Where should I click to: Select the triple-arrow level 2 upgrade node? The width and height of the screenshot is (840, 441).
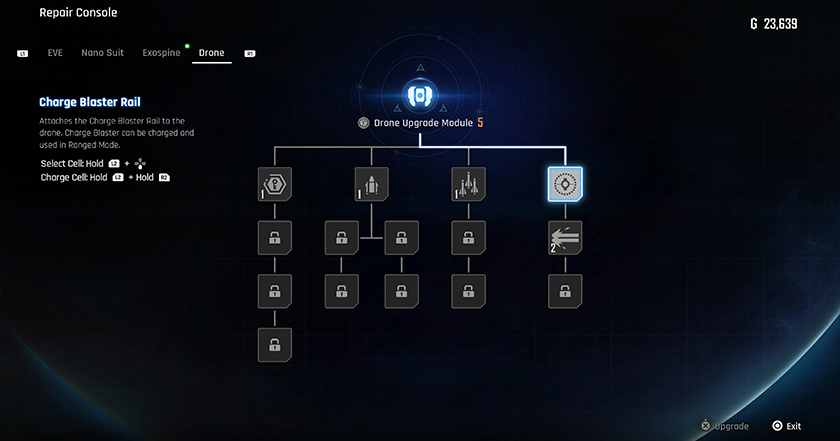click(565, 238)
